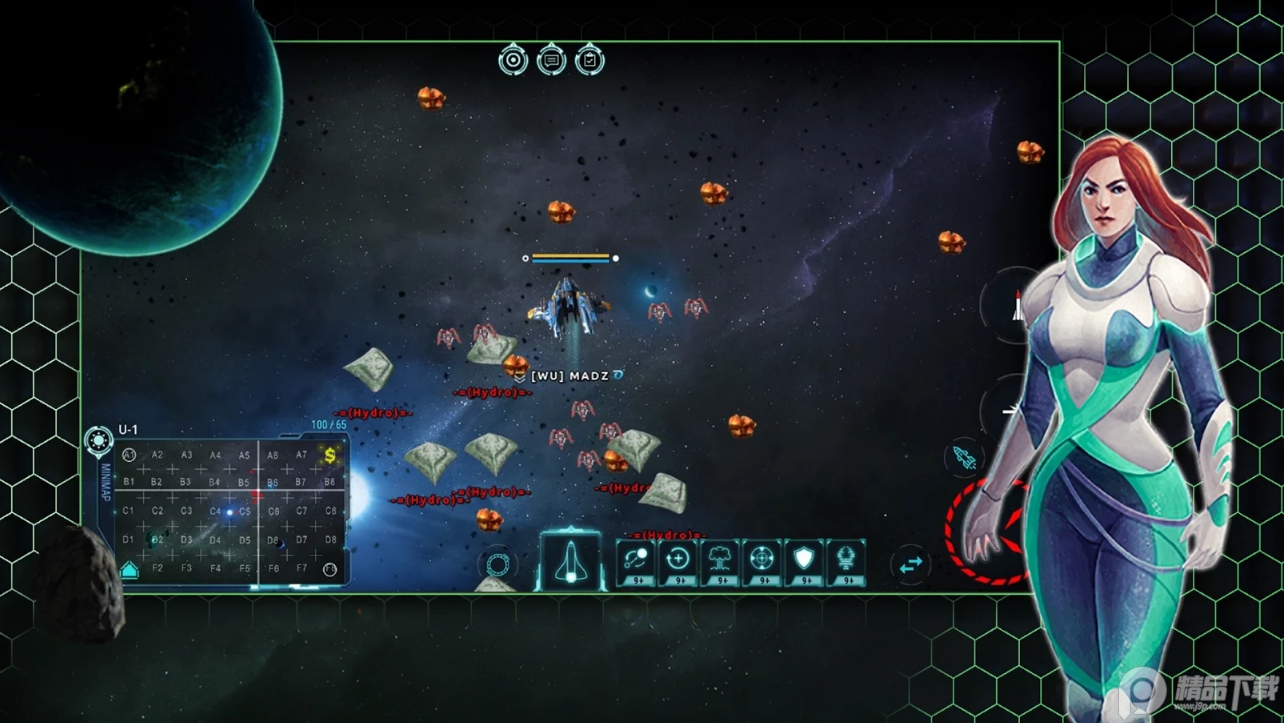Screen dimensions: 1284x723
Task: Choose sector C4 on the minimap
Action: [x=215, y=511]
